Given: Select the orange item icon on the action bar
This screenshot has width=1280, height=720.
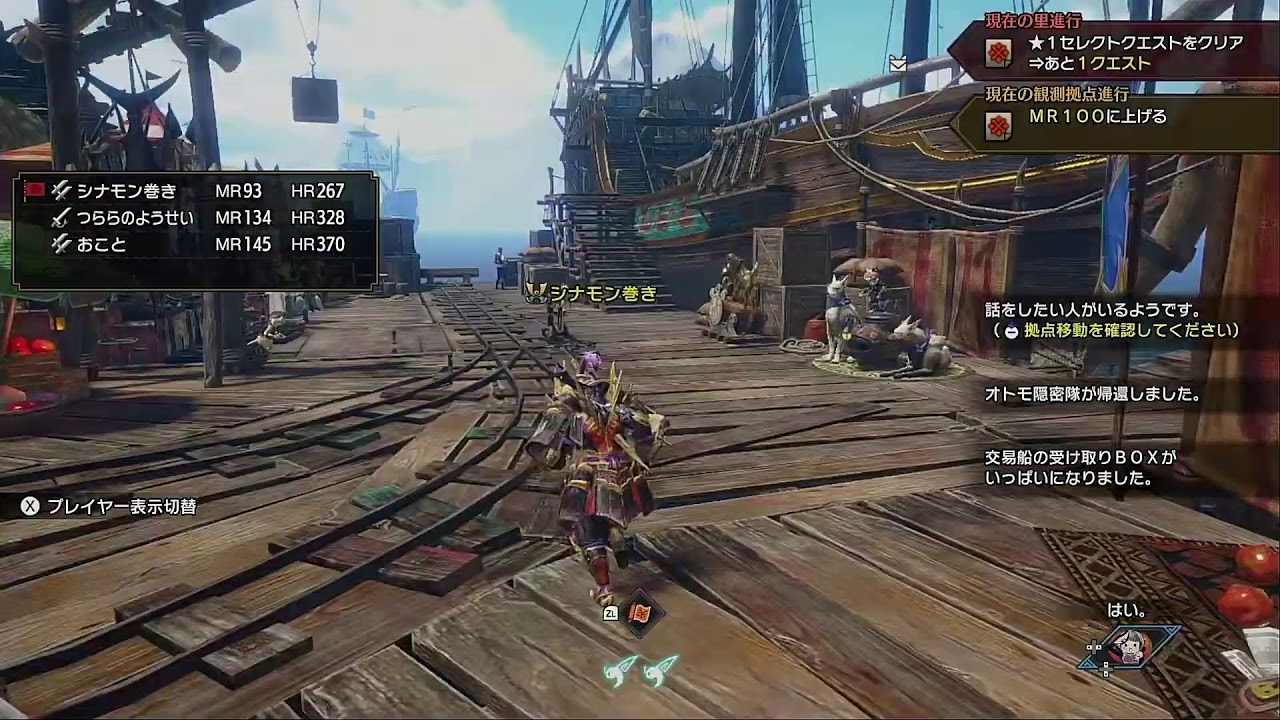Looking at the screenshot, I should click(x=639, y=613).
